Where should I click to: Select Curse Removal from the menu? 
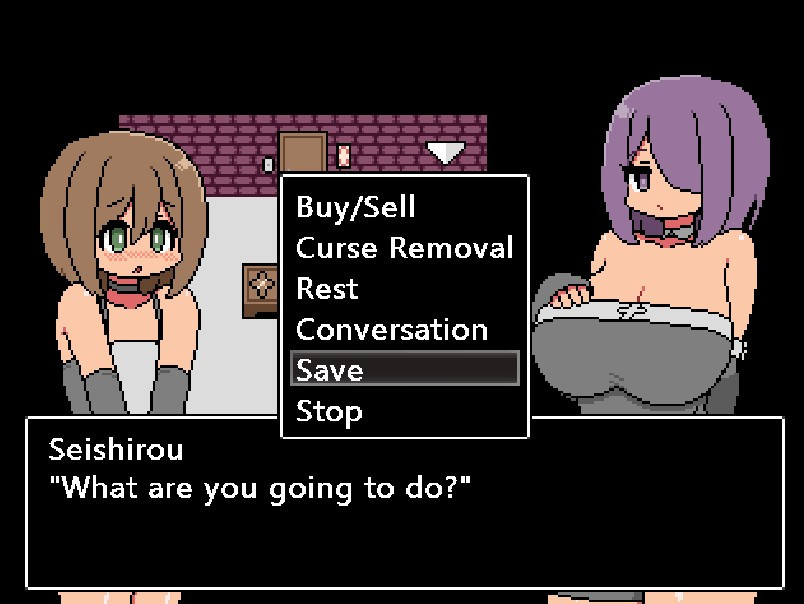pos(404,247)
